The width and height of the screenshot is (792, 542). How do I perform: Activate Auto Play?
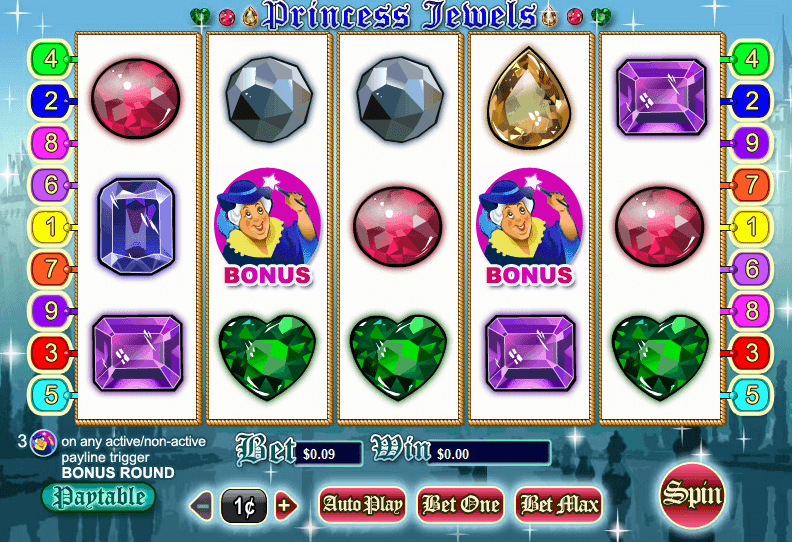pos(361,504)
